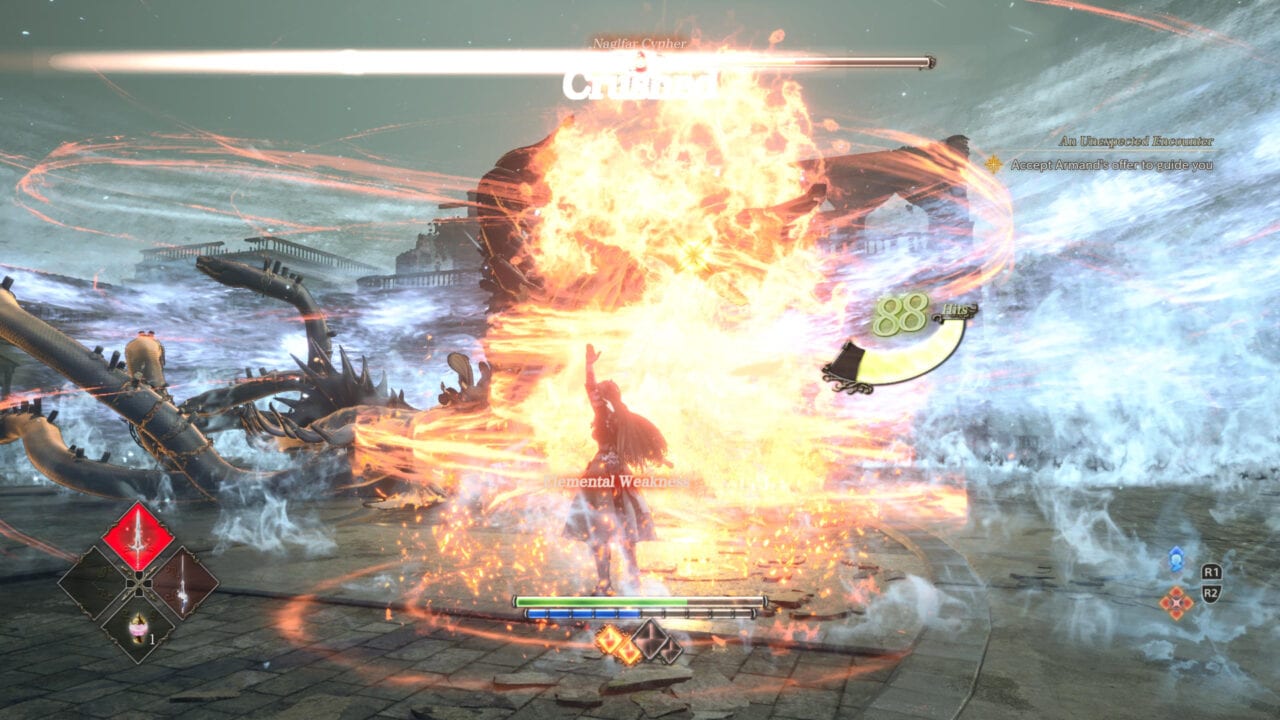Select the glowing red sword slot

(x=138, y=537)
